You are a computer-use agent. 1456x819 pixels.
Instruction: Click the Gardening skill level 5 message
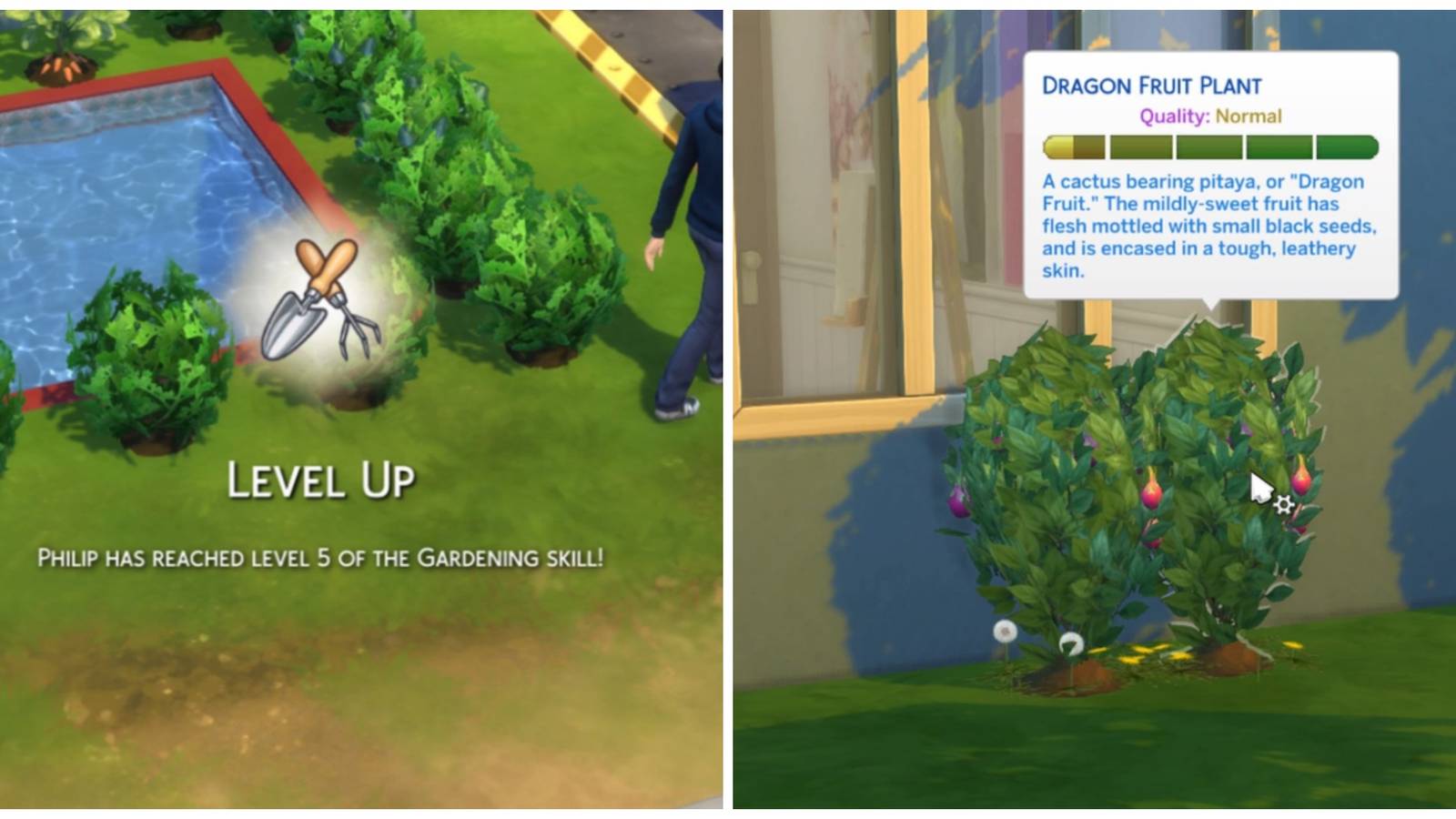click(x=325, y=556)
